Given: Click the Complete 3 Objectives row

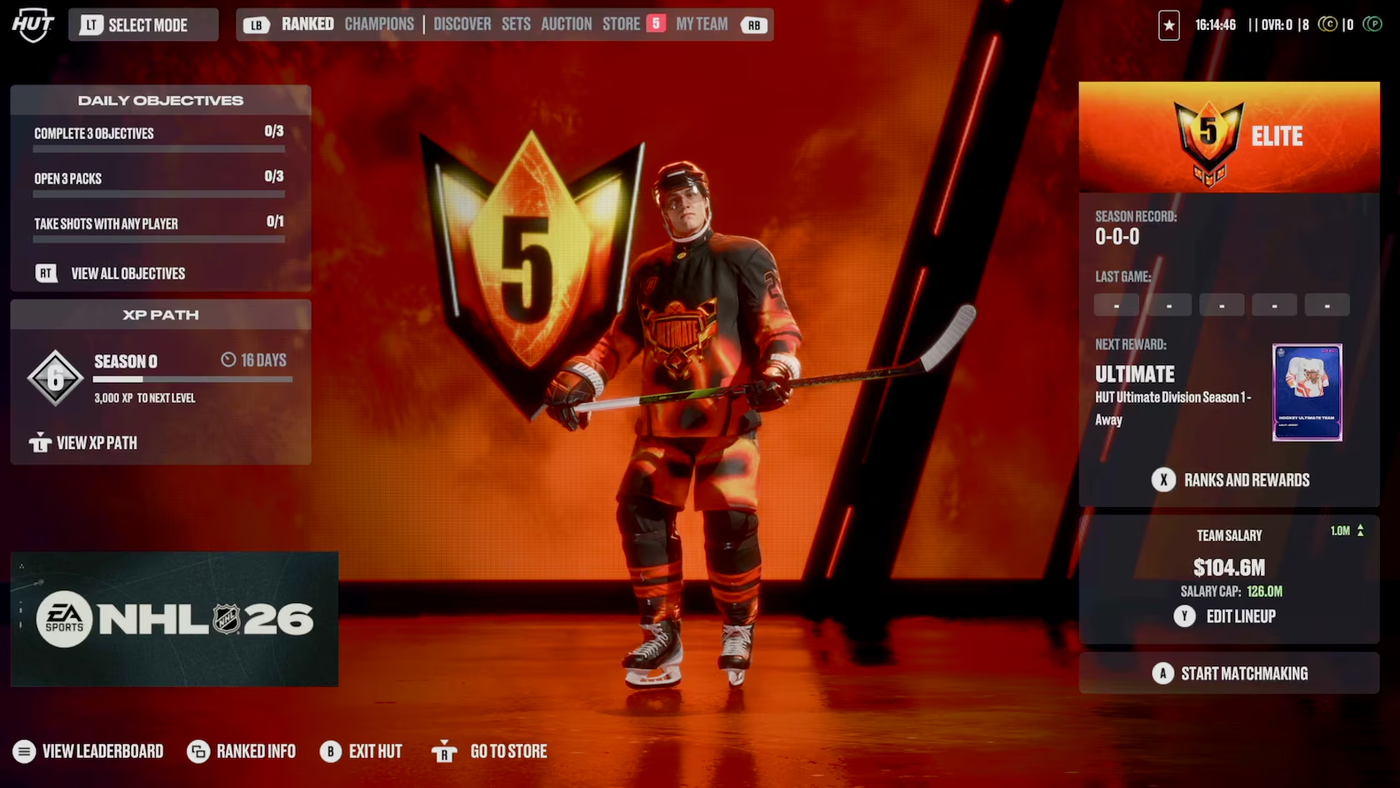Looking at the screenshot, I should pyautogui.click(x=159, y=135).
